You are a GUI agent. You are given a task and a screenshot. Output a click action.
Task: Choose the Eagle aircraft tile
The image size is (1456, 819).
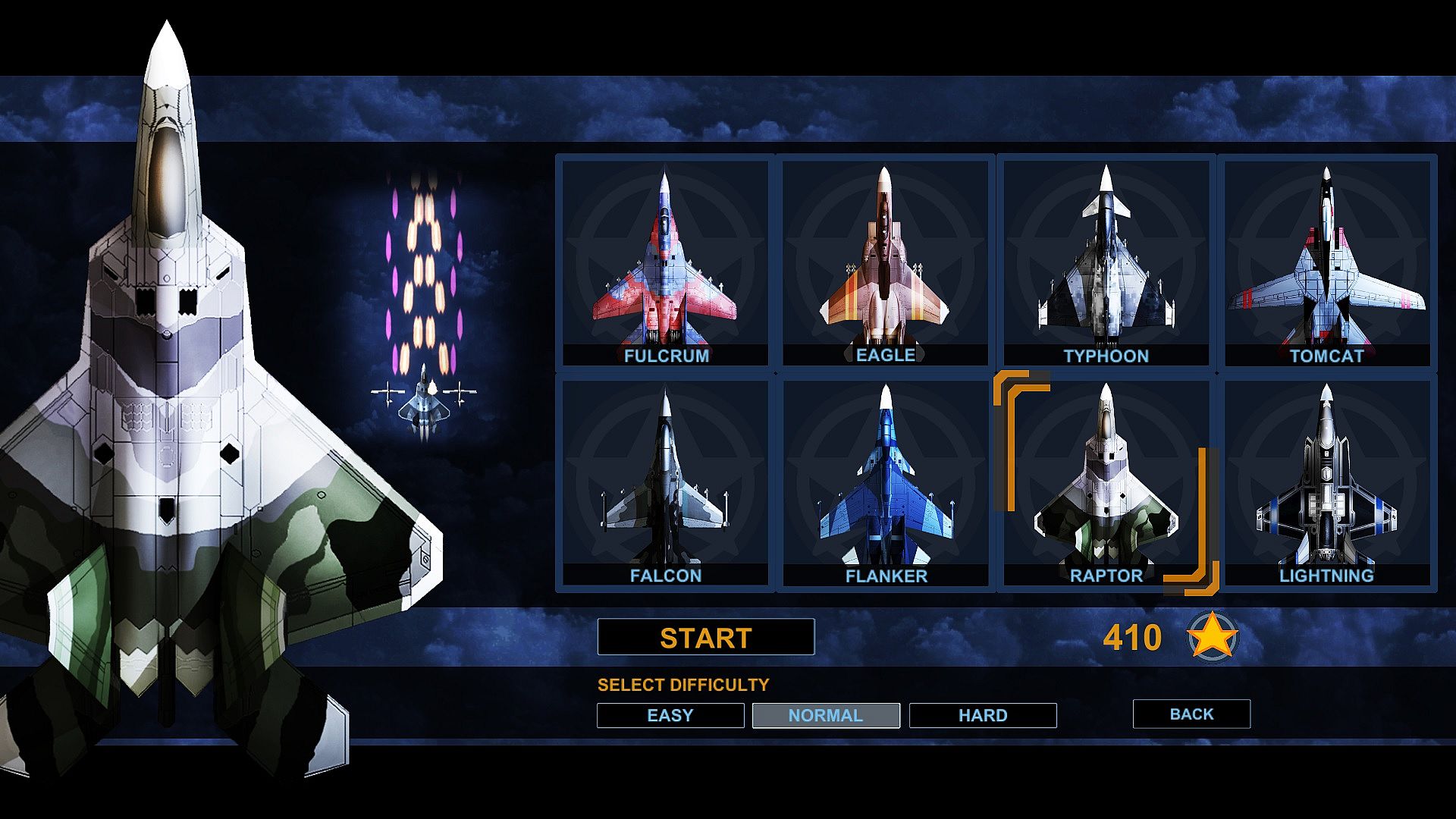coord(885,262)
